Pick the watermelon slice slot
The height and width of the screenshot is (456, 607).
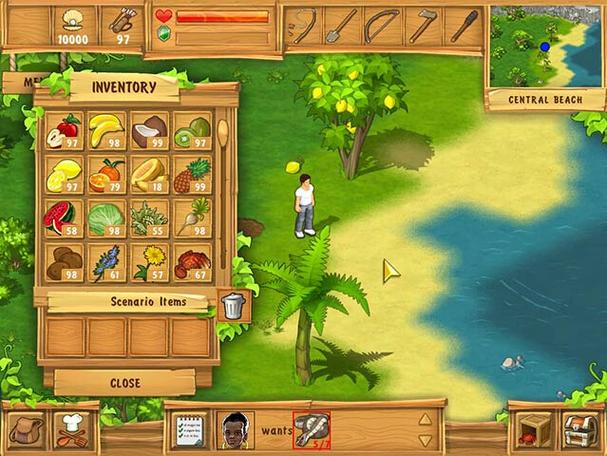[x=66, y=218]
